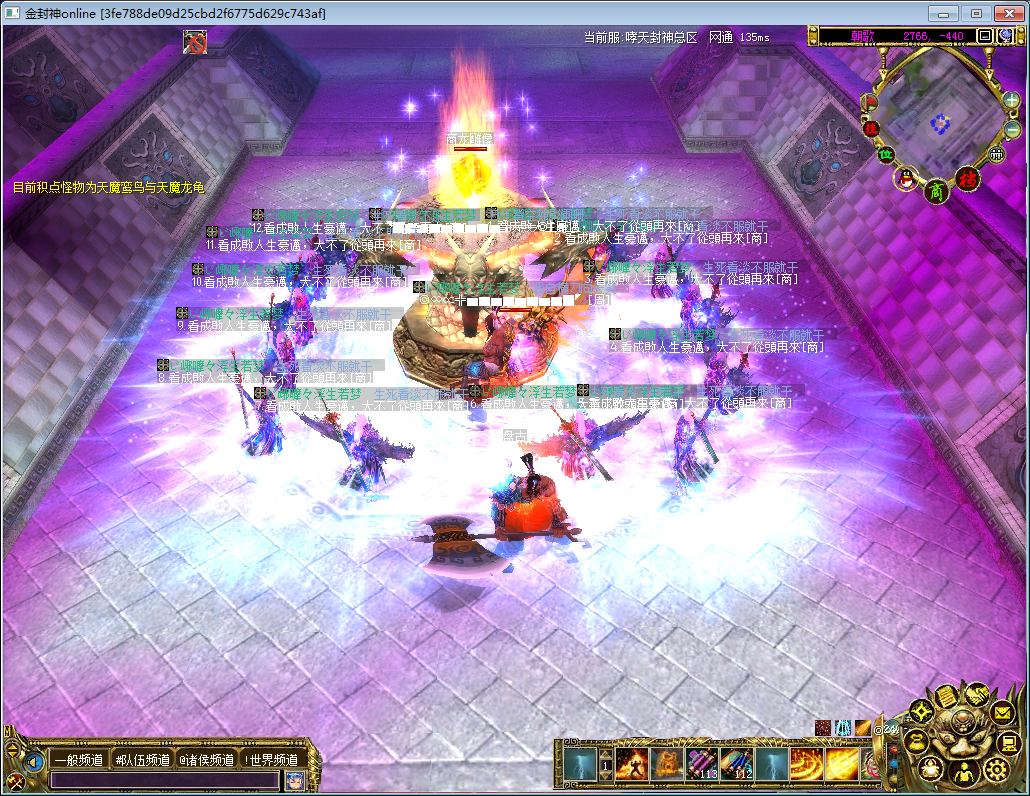Use the purple scroll item showing 113

pos(700,765)
